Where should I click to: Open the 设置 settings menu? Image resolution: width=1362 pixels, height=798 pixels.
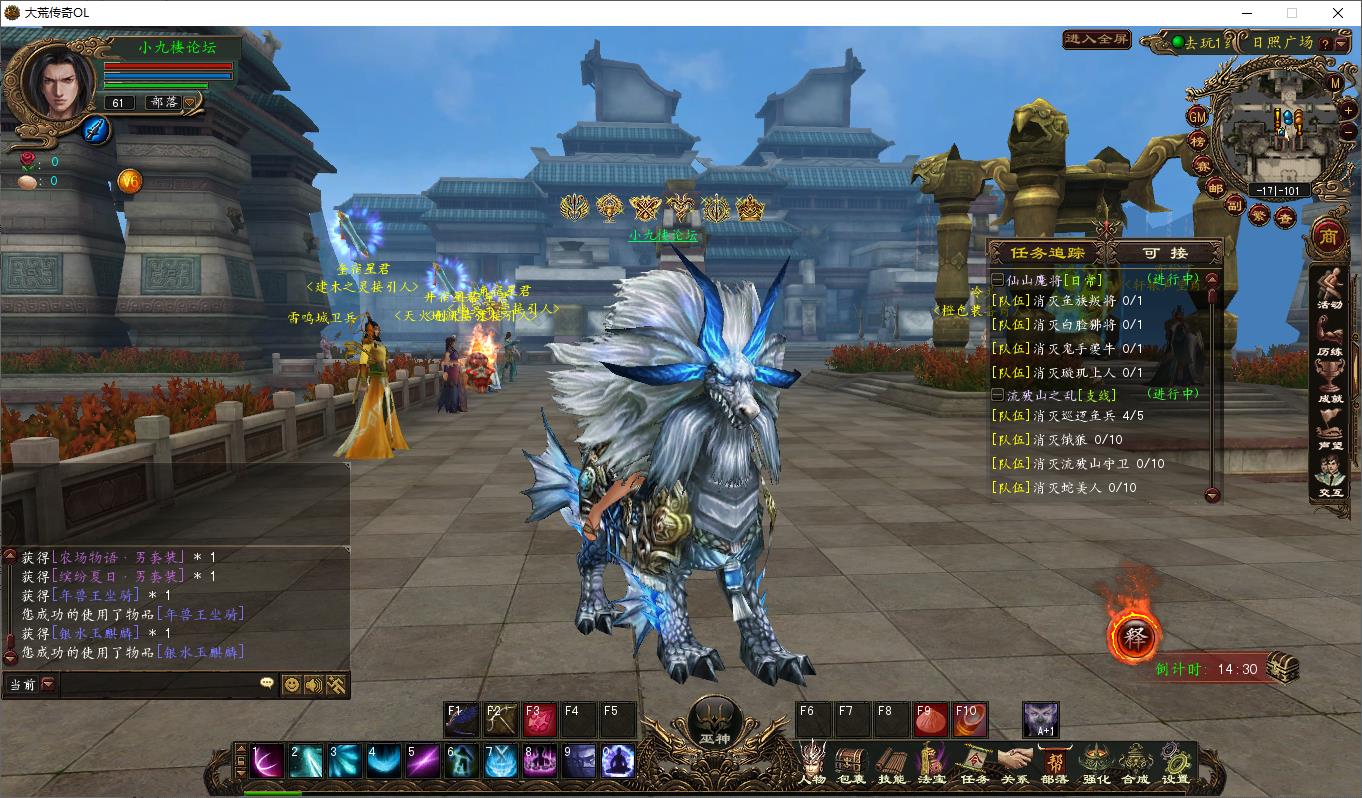[x=1175, y=763]
